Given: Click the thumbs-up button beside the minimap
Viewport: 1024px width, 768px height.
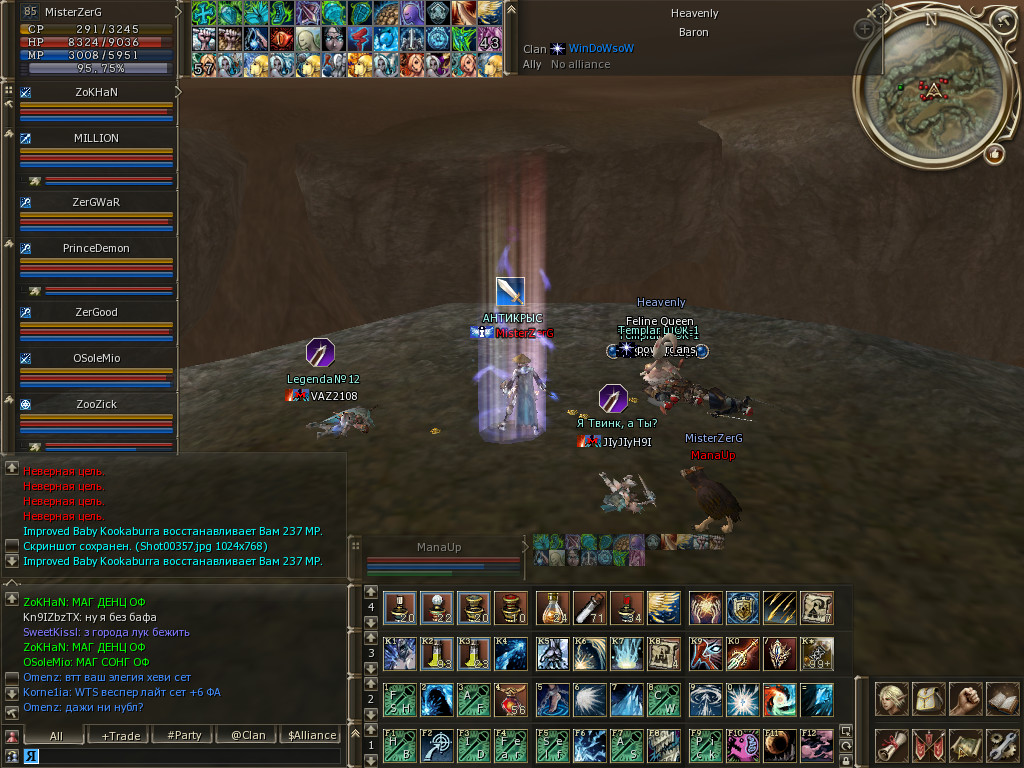Looking at the screenshot, I should (994, 154).
